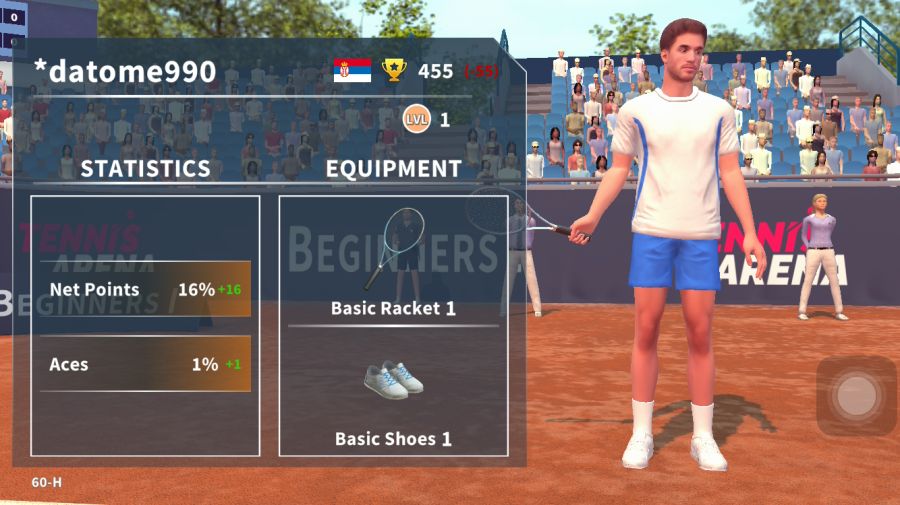
Task: Select the Basic Racket 1 equipment slot
Action: click(x=393, y=260)
